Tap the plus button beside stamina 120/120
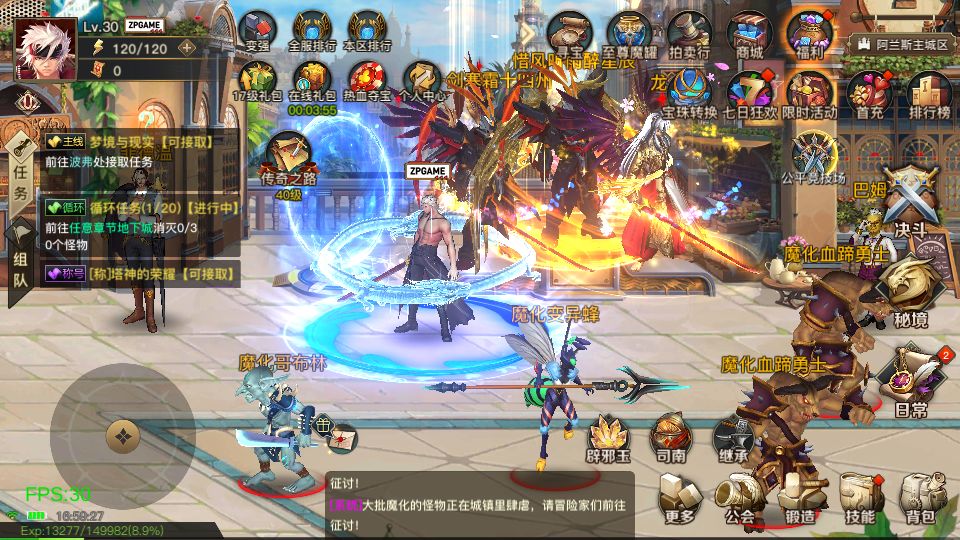This screenshot has height=540, width=960. [x=186, y=47]
